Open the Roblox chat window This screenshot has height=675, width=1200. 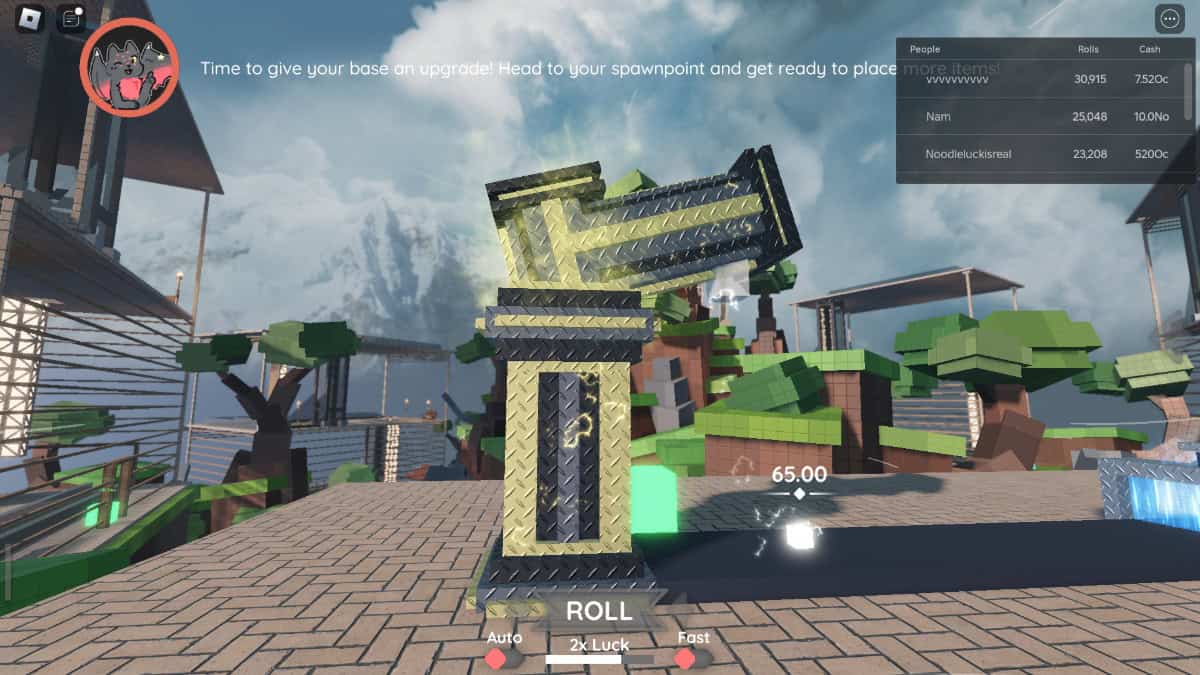[70, 18]
